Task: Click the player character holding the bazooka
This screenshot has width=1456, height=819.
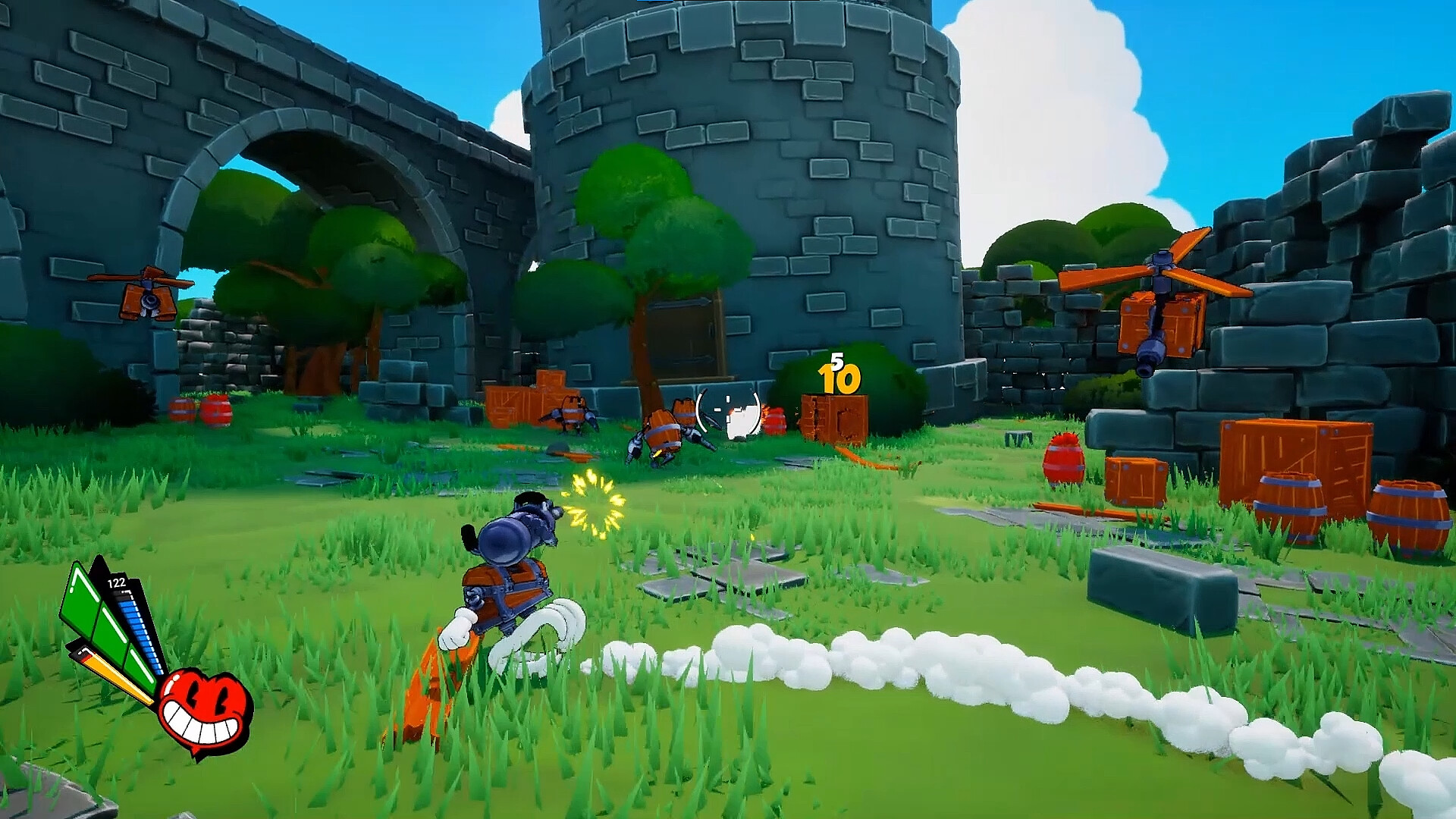Action: (508, 591)
